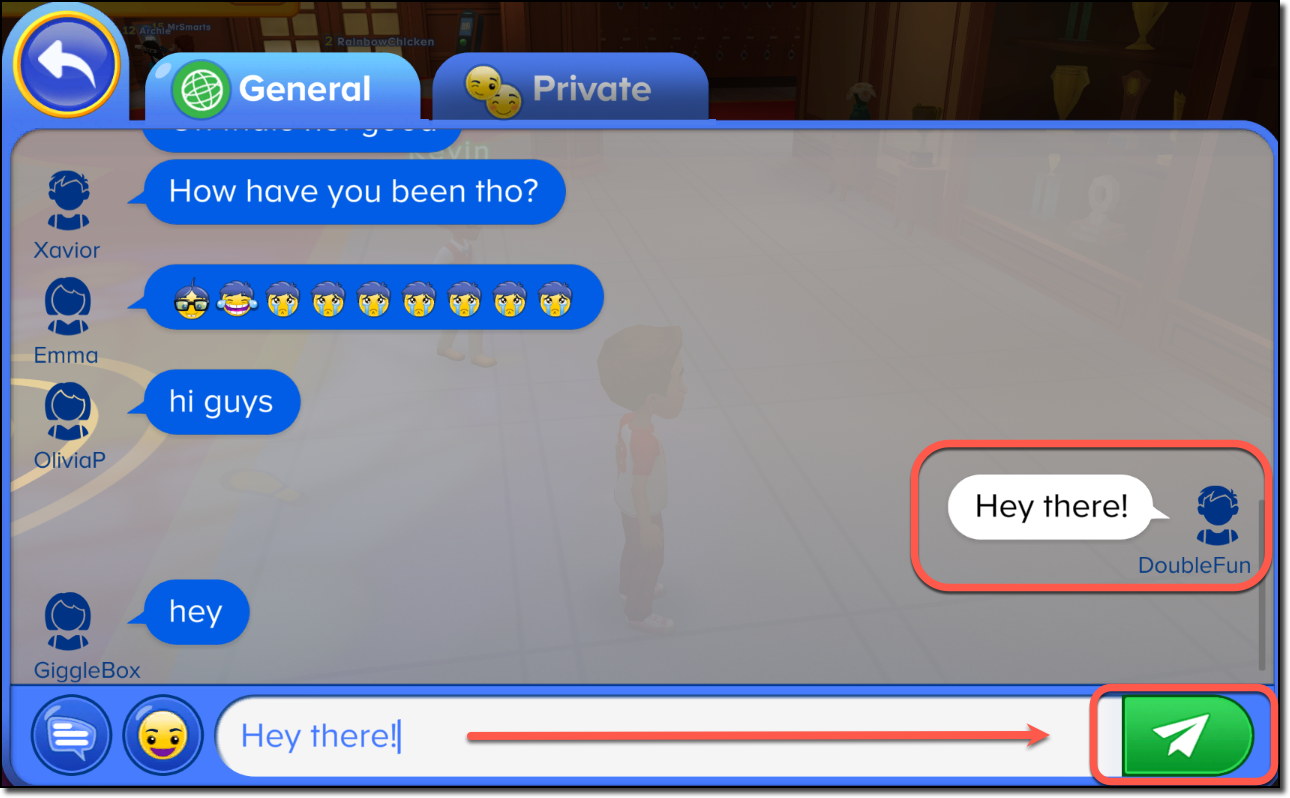This screenshot has width=1290, height=798.
Task: Open the quick chat phrases speech bubble
Action: [70, 735]
